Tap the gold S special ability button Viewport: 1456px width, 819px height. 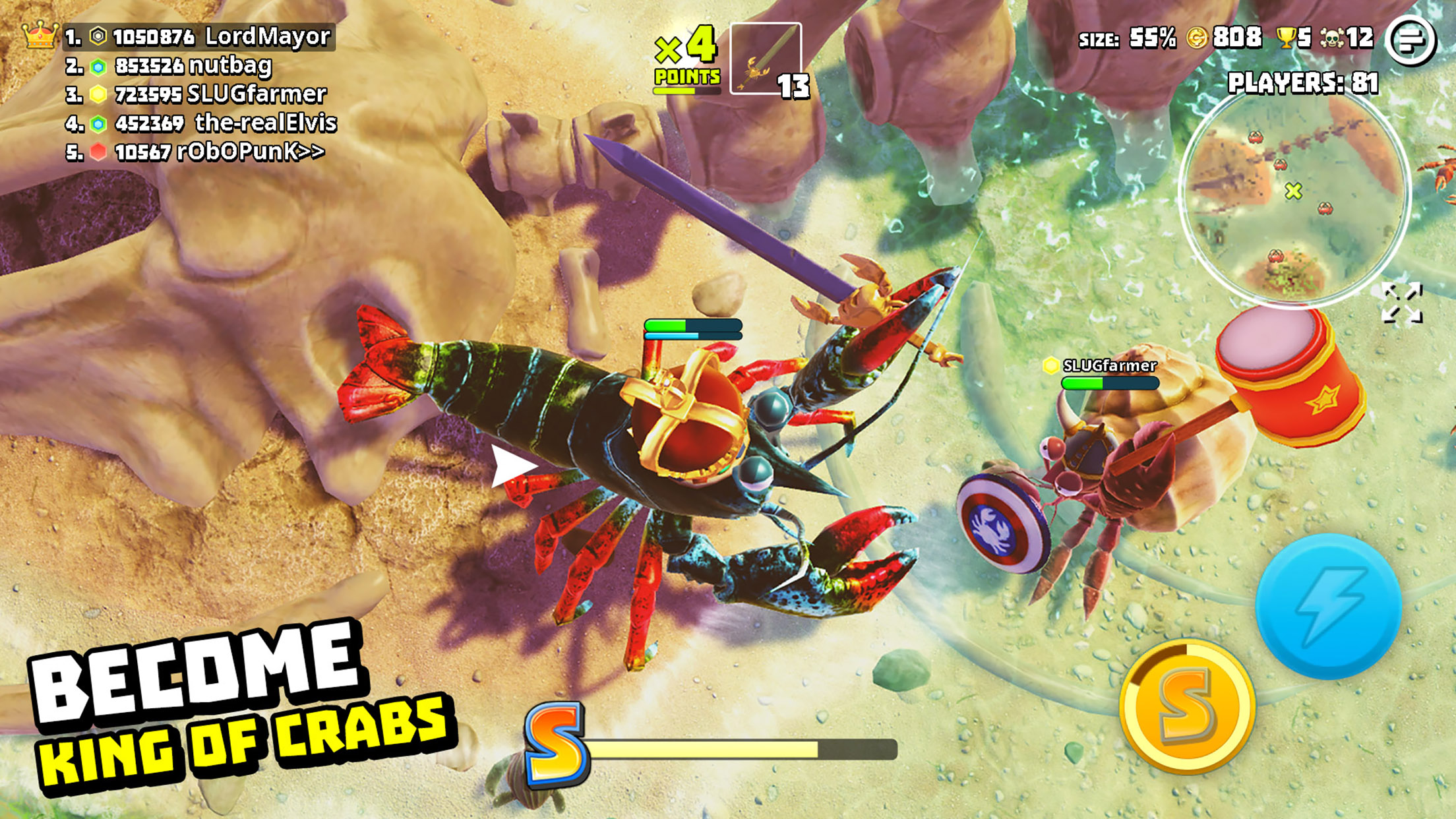[1187, 707]
